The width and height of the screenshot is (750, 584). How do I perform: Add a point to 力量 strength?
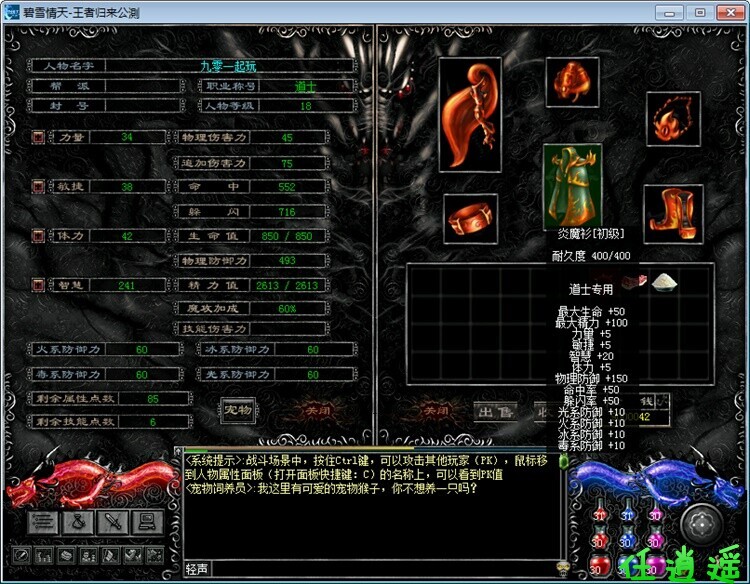pyautogui.click(x=38, y=137)
